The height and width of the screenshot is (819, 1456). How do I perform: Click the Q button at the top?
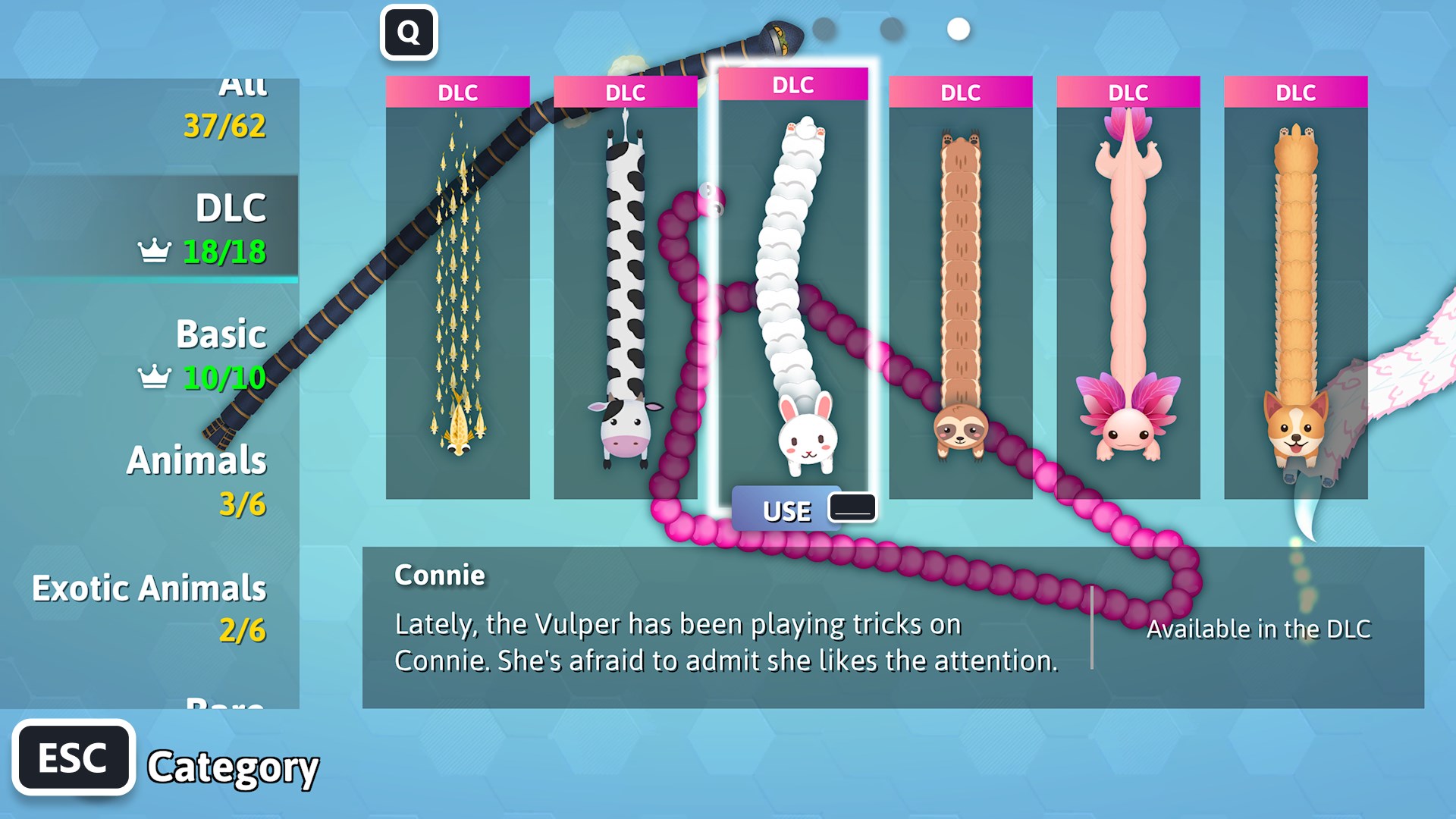pyautogui.click(x=409, y=32)
